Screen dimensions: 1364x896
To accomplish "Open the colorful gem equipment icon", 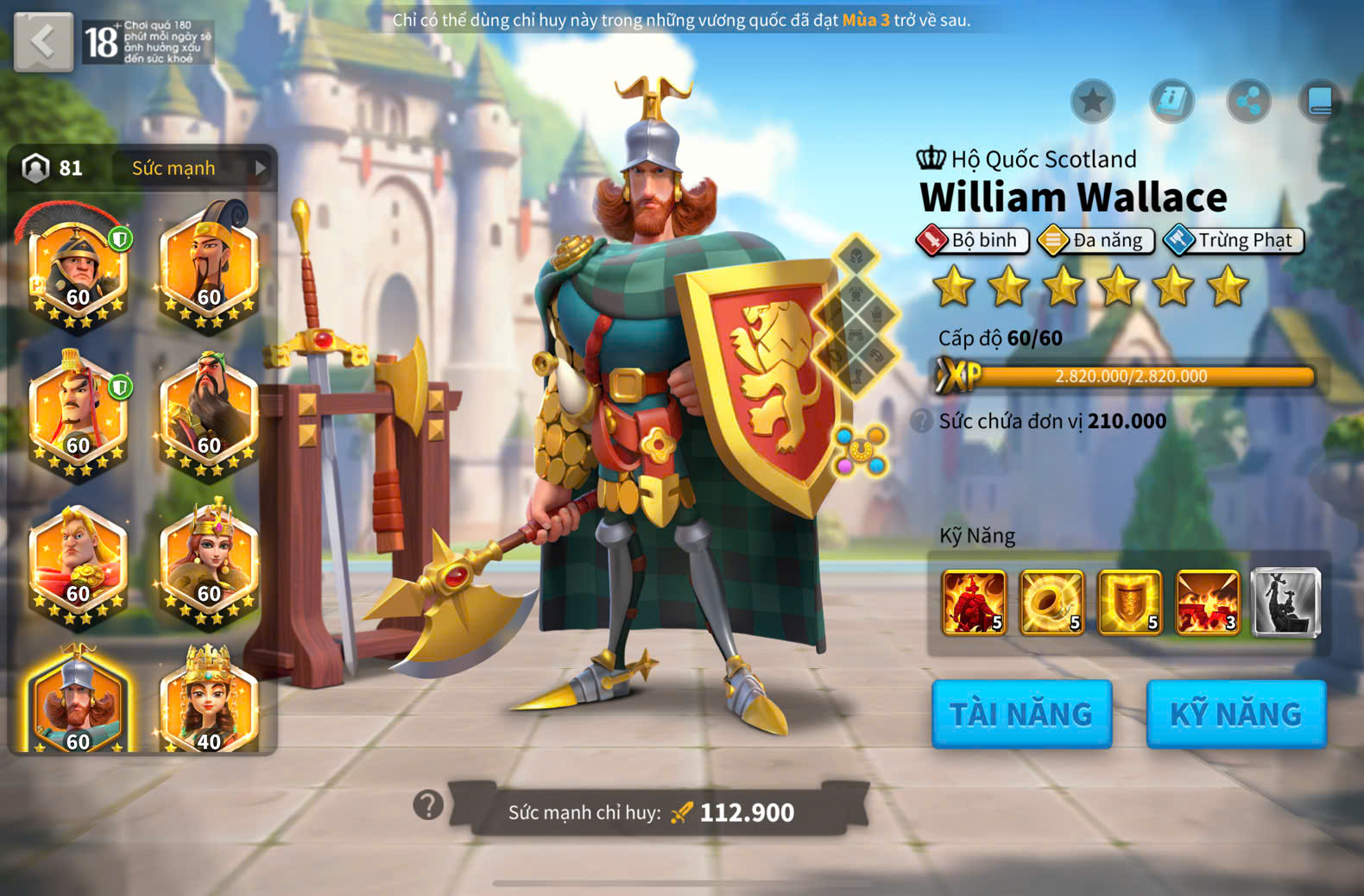I will (x=861, y=450).
